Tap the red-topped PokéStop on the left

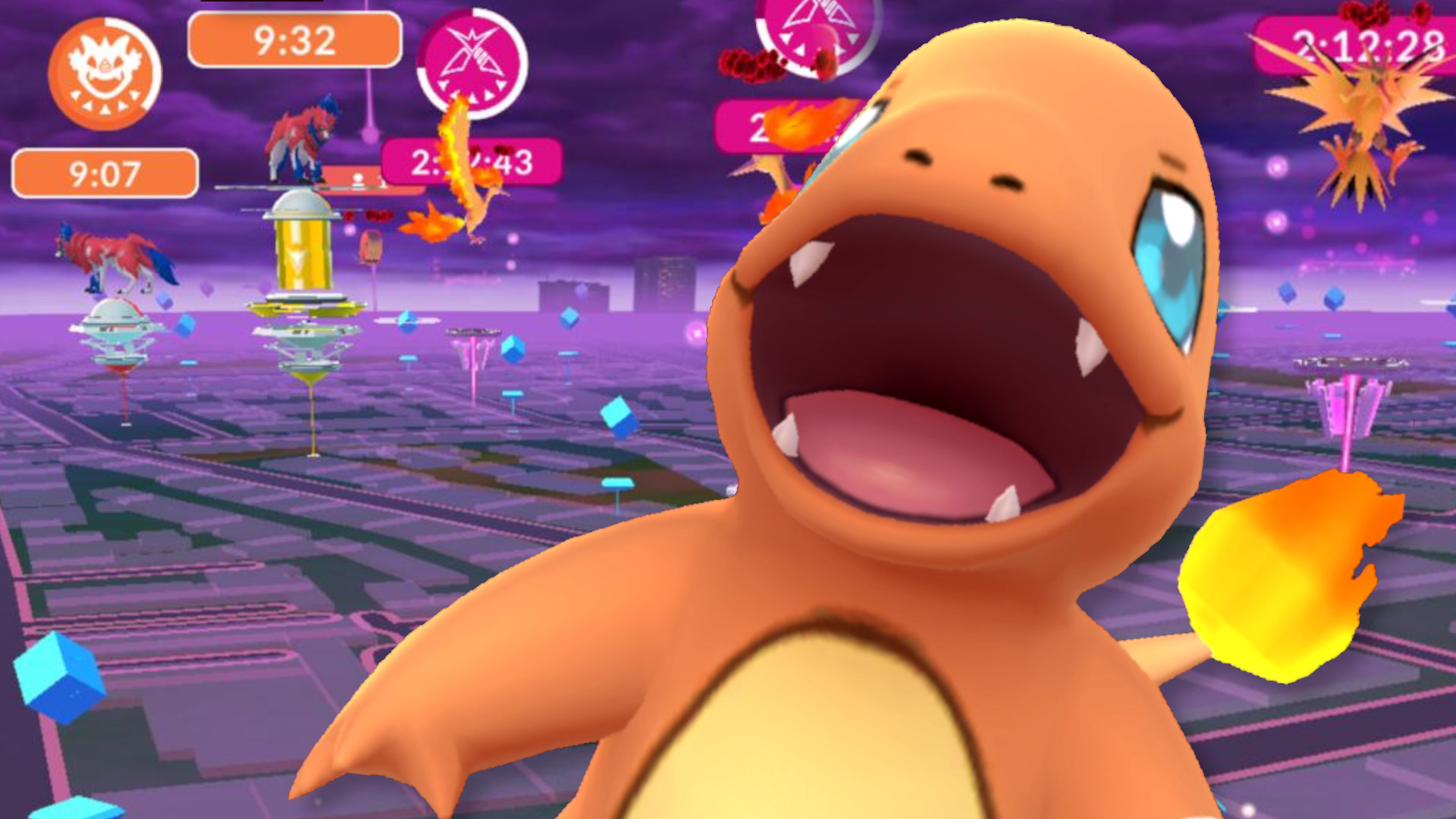pyautogui.click(x=372, y=245)
